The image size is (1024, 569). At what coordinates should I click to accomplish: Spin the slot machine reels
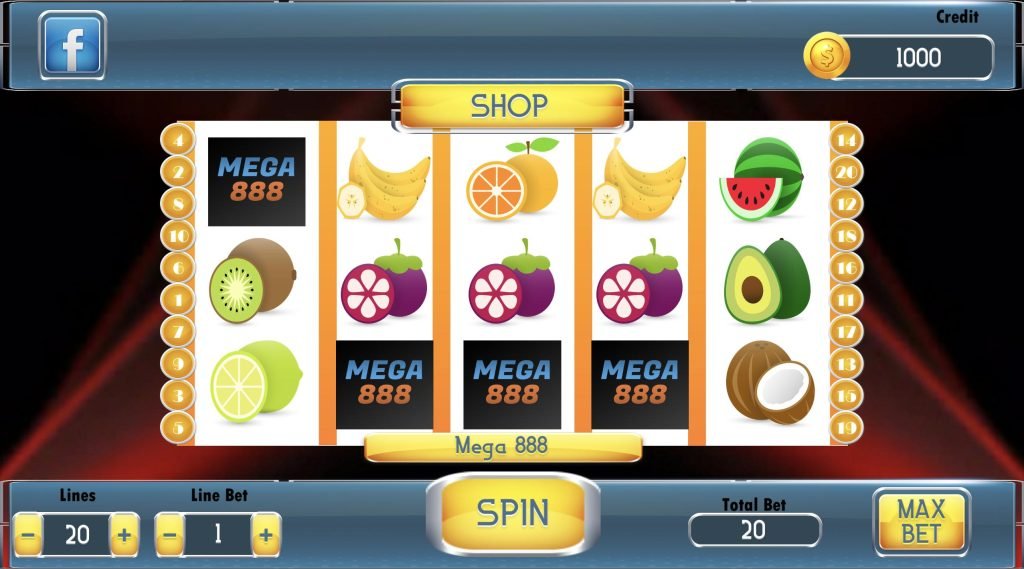point(512,513)
